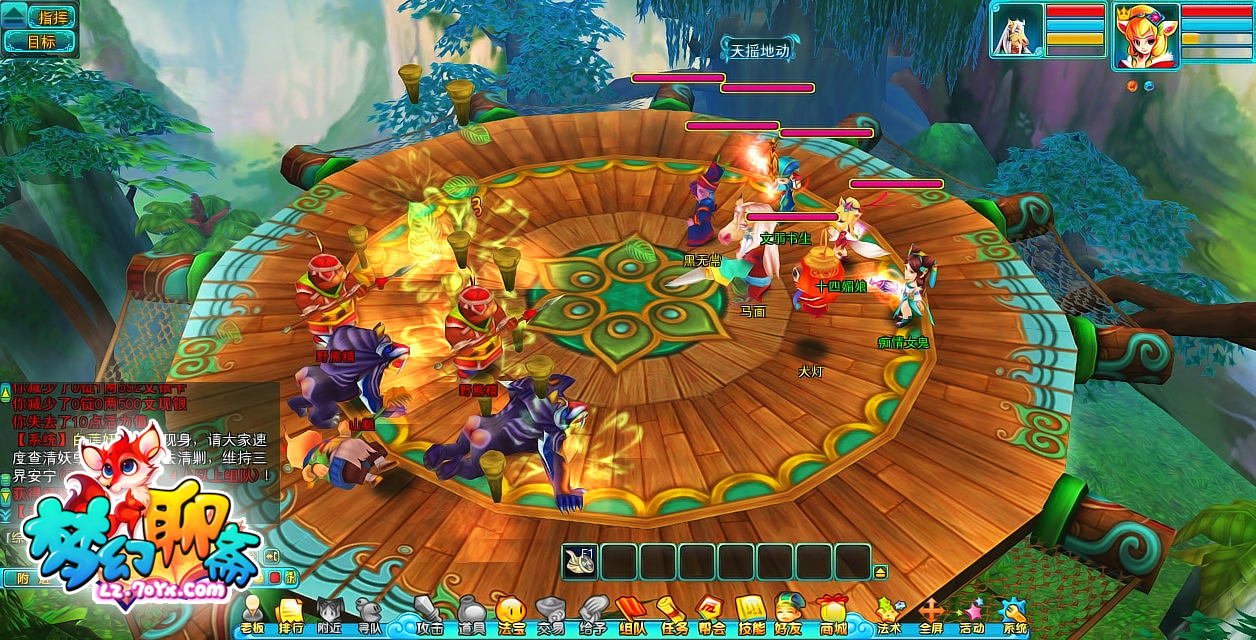Open the 指挥 command button
Screen dimensions: 1256x640
40,16
